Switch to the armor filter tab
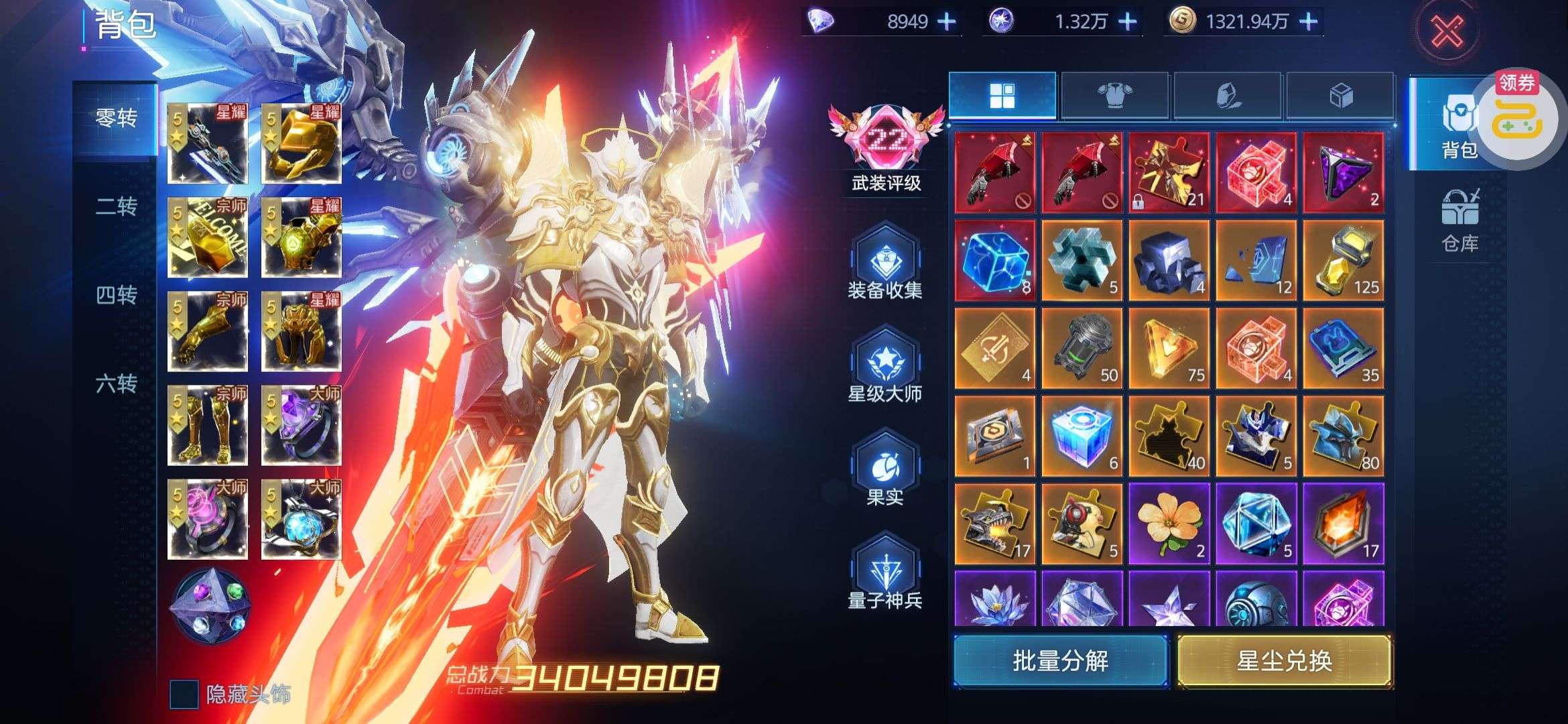Viewport: 1568px width, 724px height. [1114, 97]
